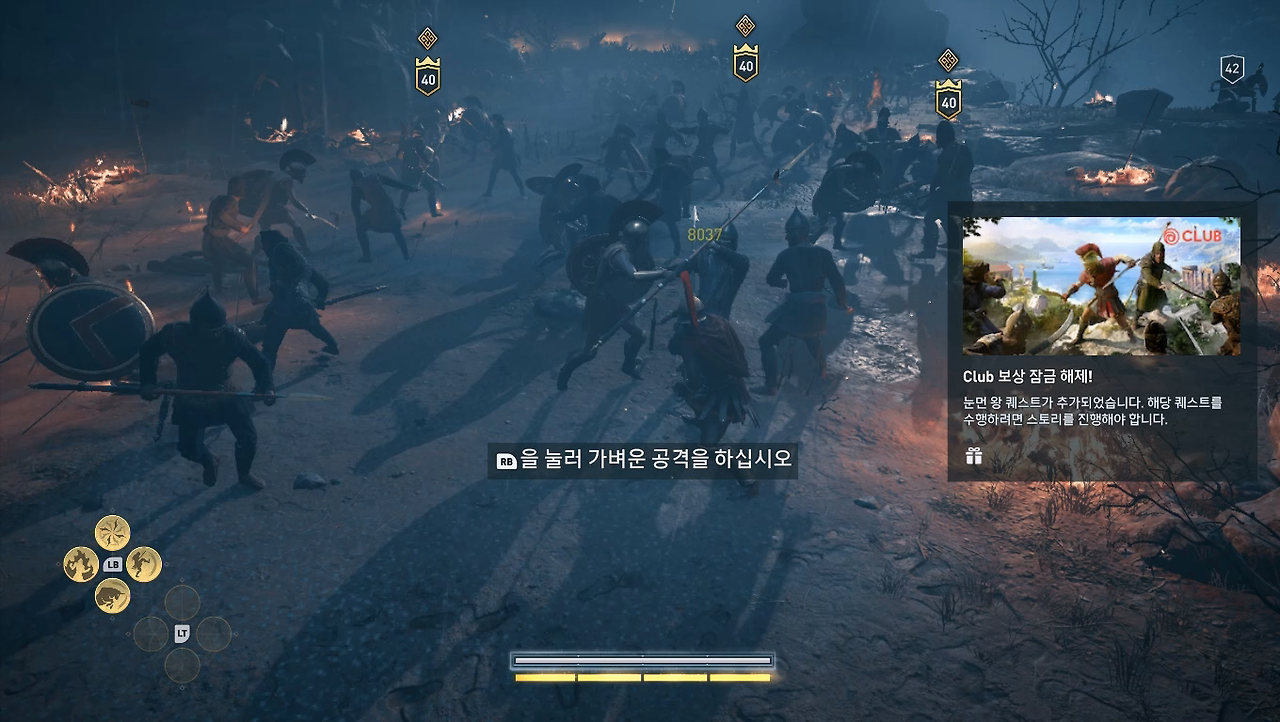Select the whirlwind ability atop the LB wheel

point(112,531)
